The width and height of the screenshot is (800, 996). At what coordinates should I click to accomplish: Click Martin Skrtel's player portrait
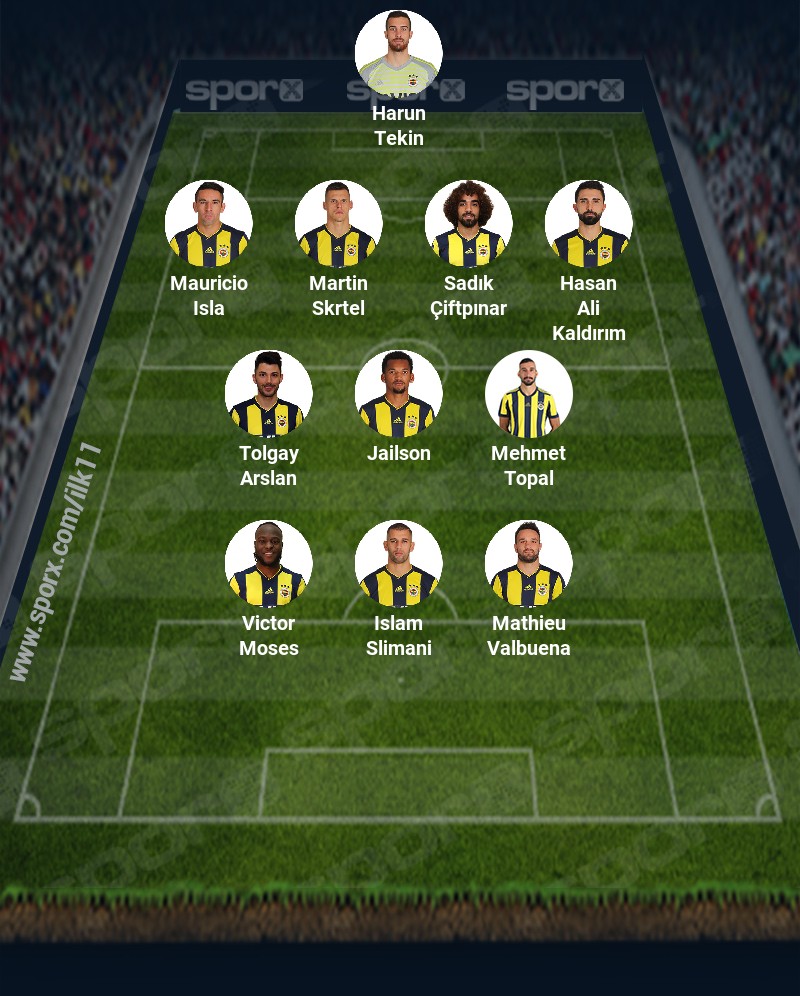pyautogui.click(x=338, y=224)
